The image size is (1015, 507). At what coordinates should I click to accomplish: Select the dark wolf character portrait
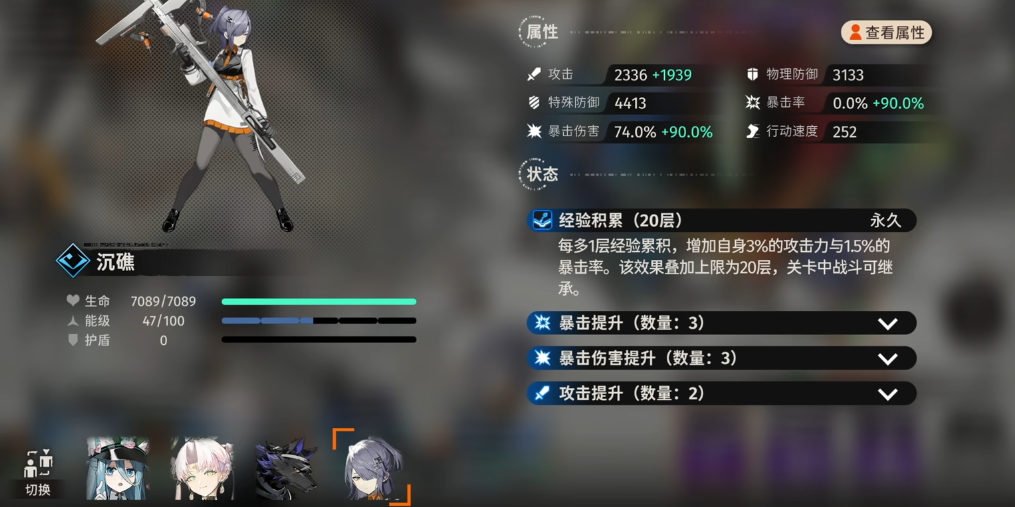(285, 467)
